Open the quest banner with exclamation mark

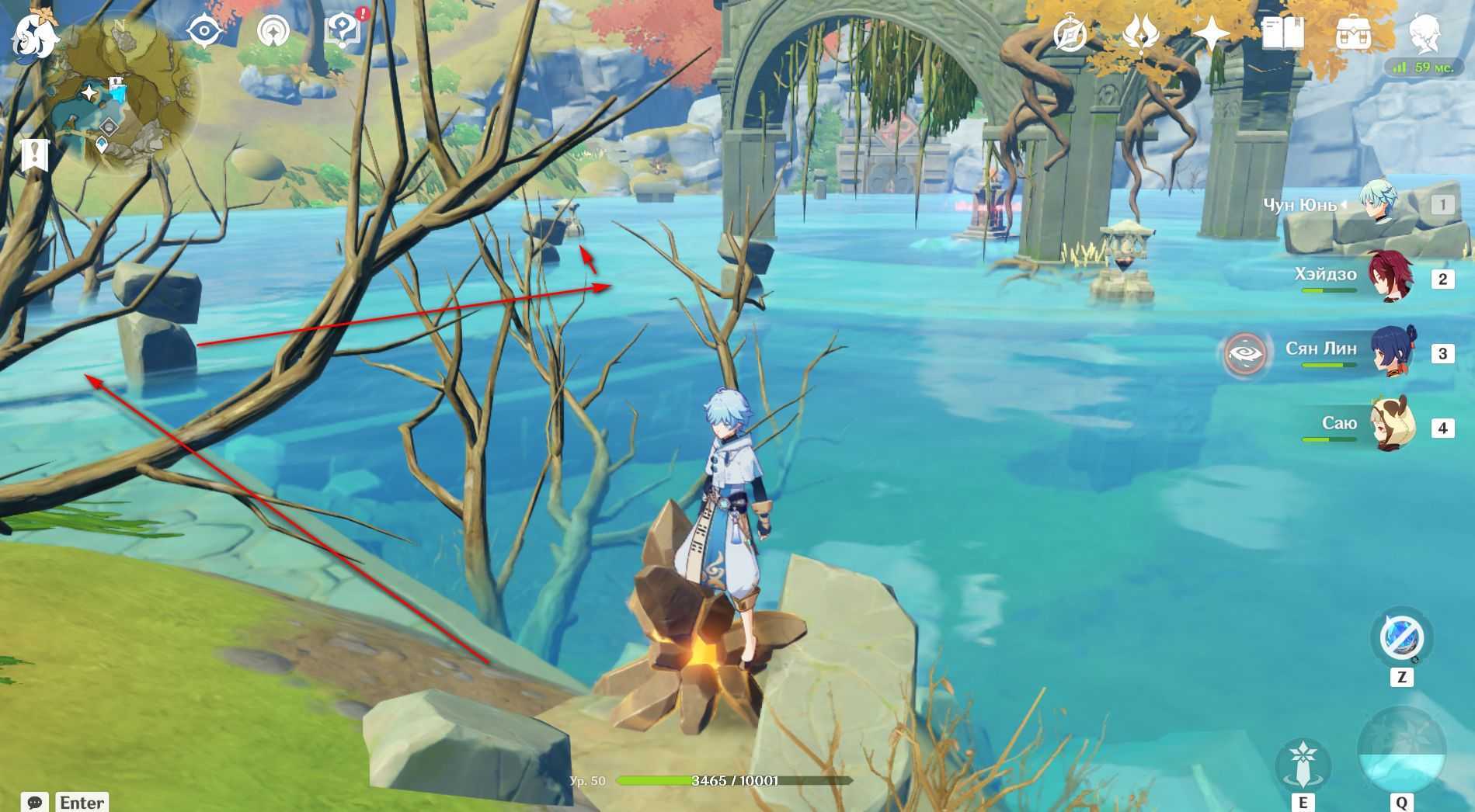click(x=34, y=154)
